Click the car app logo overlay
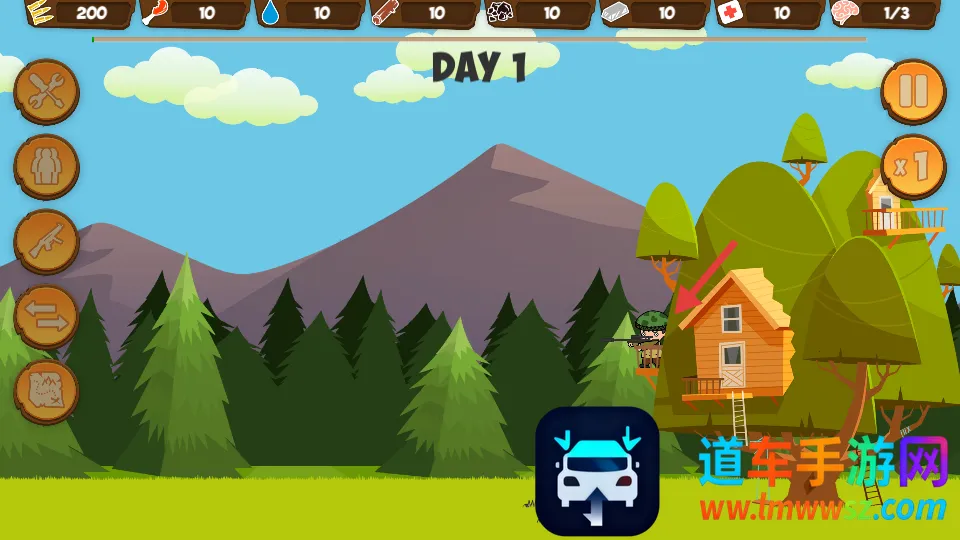Image resolution: width=960 pixels, height=540 pixels. point(597,471)
